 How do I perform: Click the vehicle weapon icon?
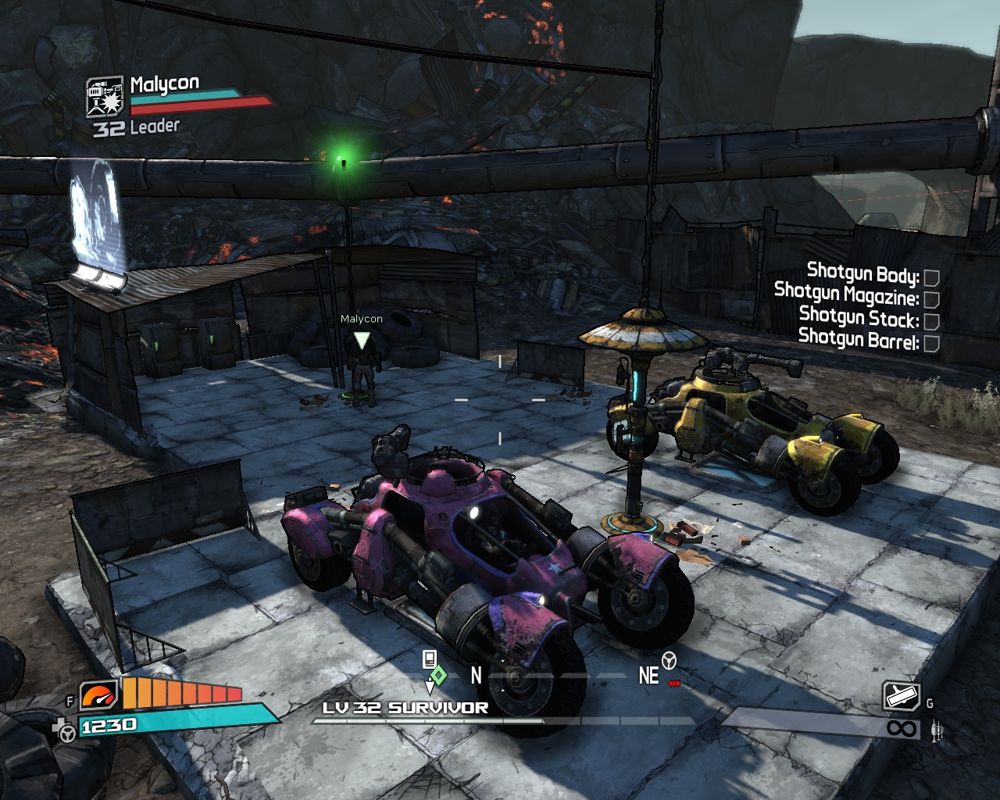pyautogui.click(x=900, y=697)
